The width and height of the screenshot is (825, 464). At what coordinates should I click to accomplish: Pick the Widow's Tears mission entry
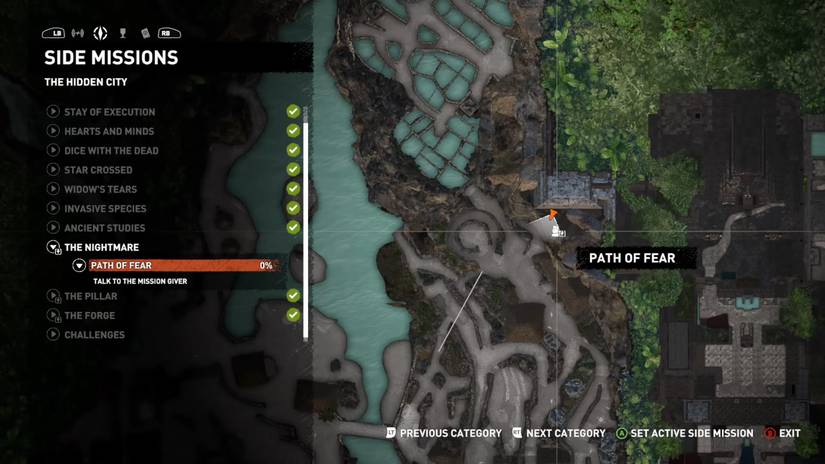tap(100, 189)
